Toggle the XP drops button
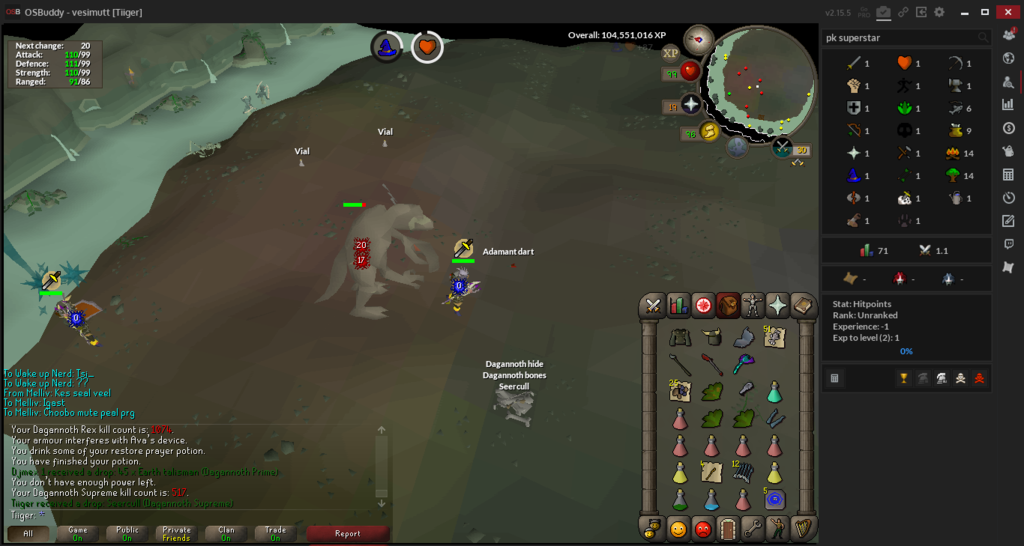This screenshot has height=546, width=1024. (x=670, y=53)
